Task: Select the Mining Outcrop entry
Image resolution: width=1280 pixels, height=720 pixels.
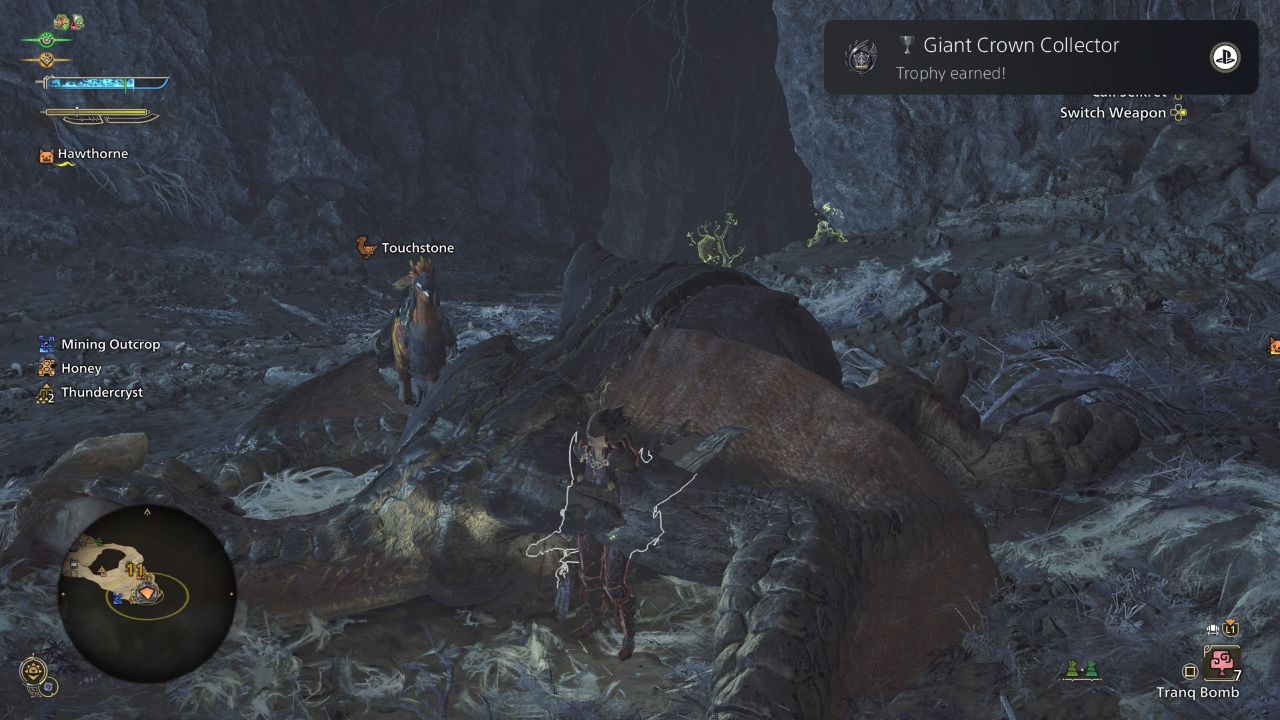Action: (110, 344)
